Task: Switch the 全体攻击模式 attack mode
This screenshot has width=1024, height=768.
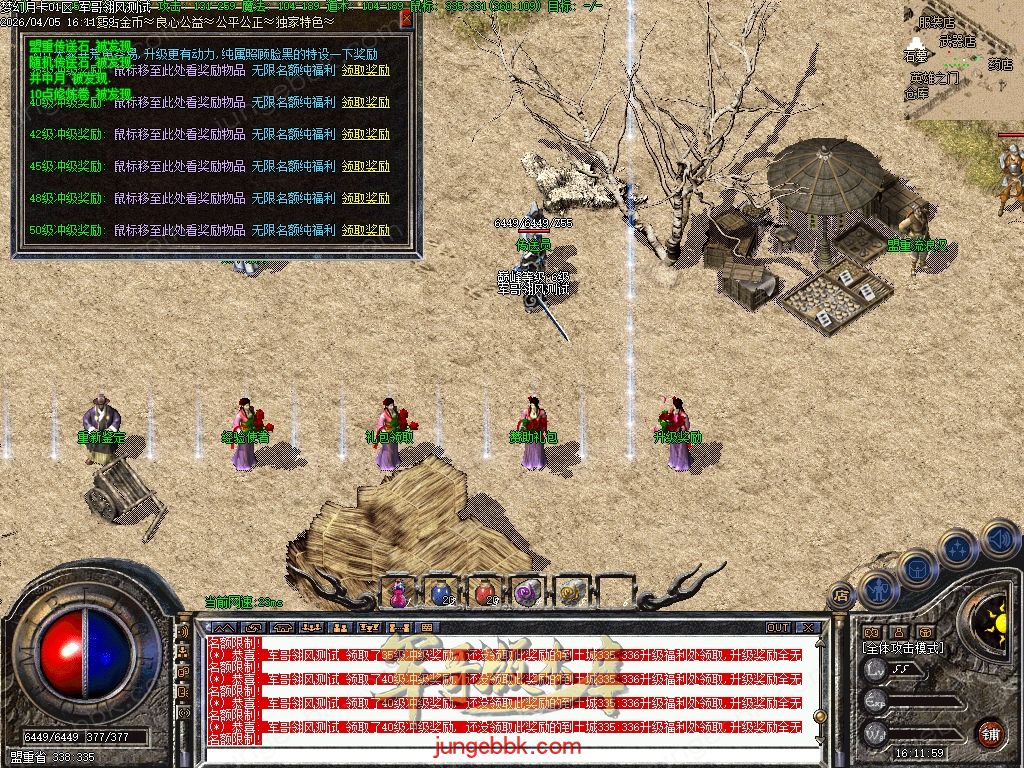Action: [903, 648]
